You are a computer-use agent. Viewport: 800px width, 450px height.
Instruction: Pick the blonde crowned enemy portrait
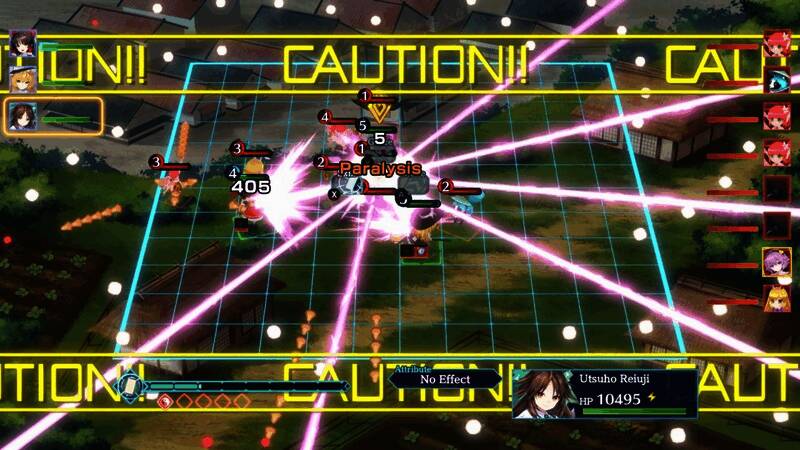[x=777, y=298]
